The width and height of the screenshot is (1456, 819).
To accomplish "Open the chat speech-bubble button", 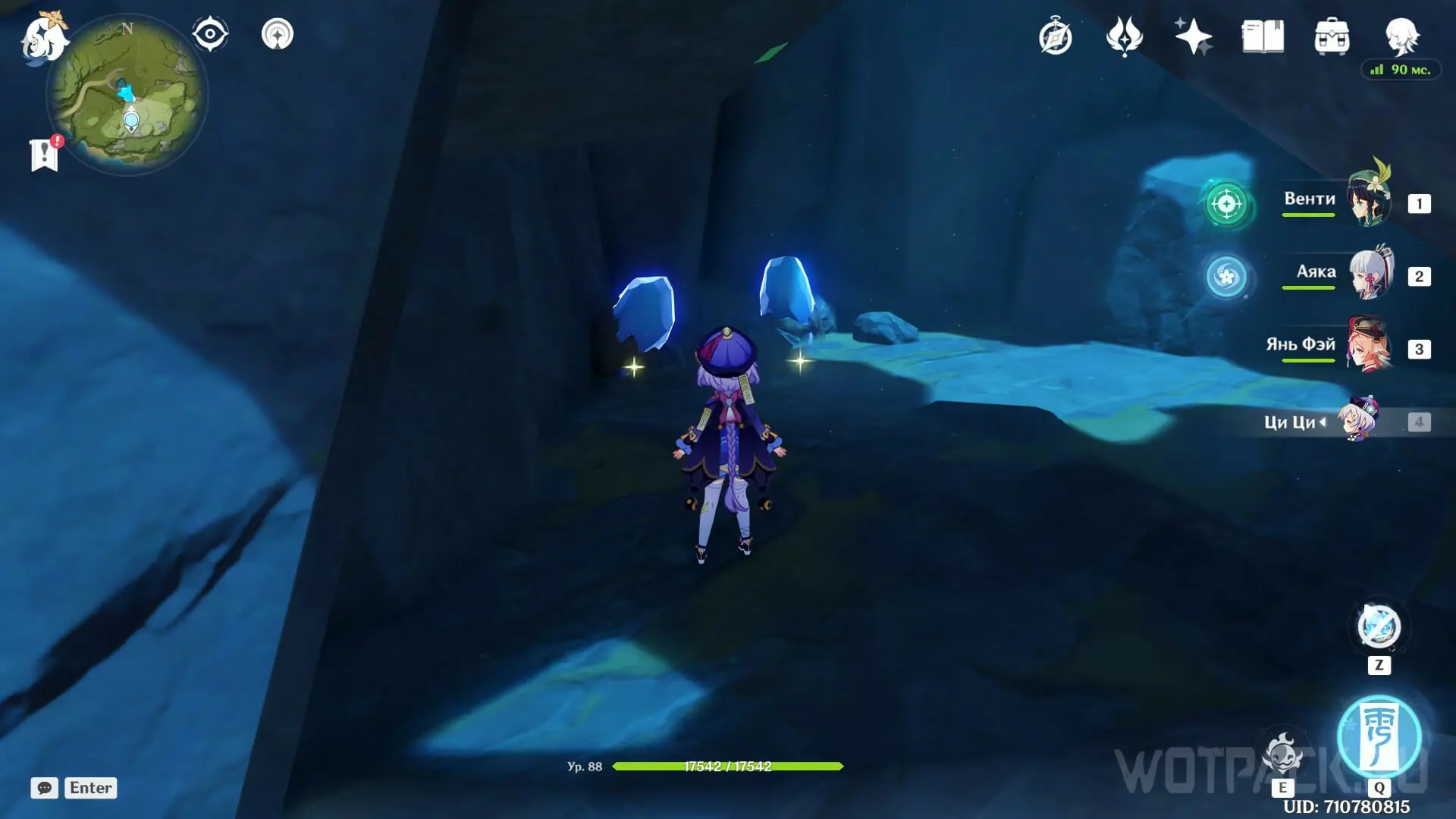I will click(44, 788).
